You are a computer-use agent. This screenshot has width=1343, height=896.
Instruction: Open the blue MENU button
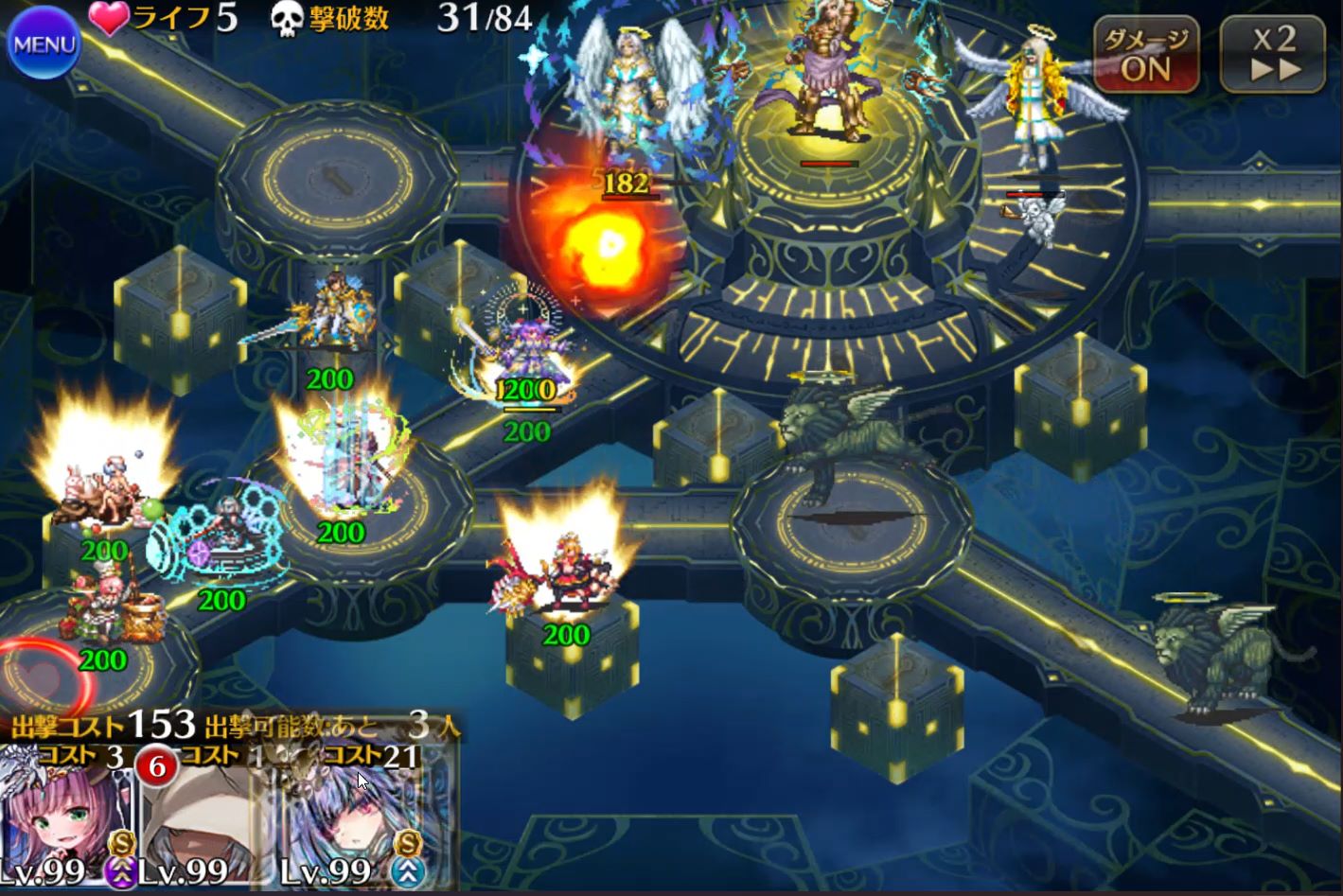pos(44,44)
